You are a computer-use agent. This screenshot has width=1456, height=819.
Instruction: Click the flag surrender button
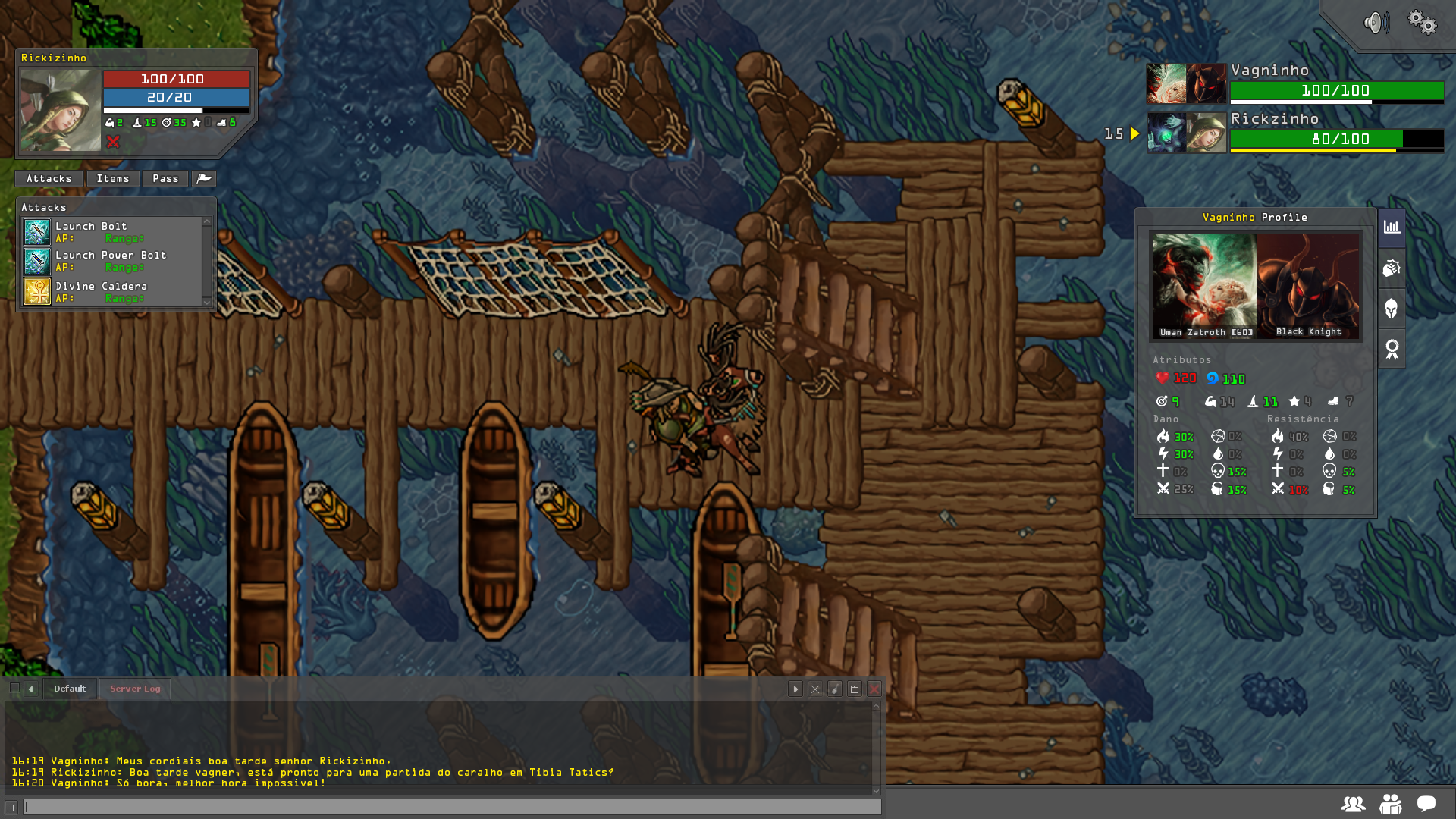point(204,179)
